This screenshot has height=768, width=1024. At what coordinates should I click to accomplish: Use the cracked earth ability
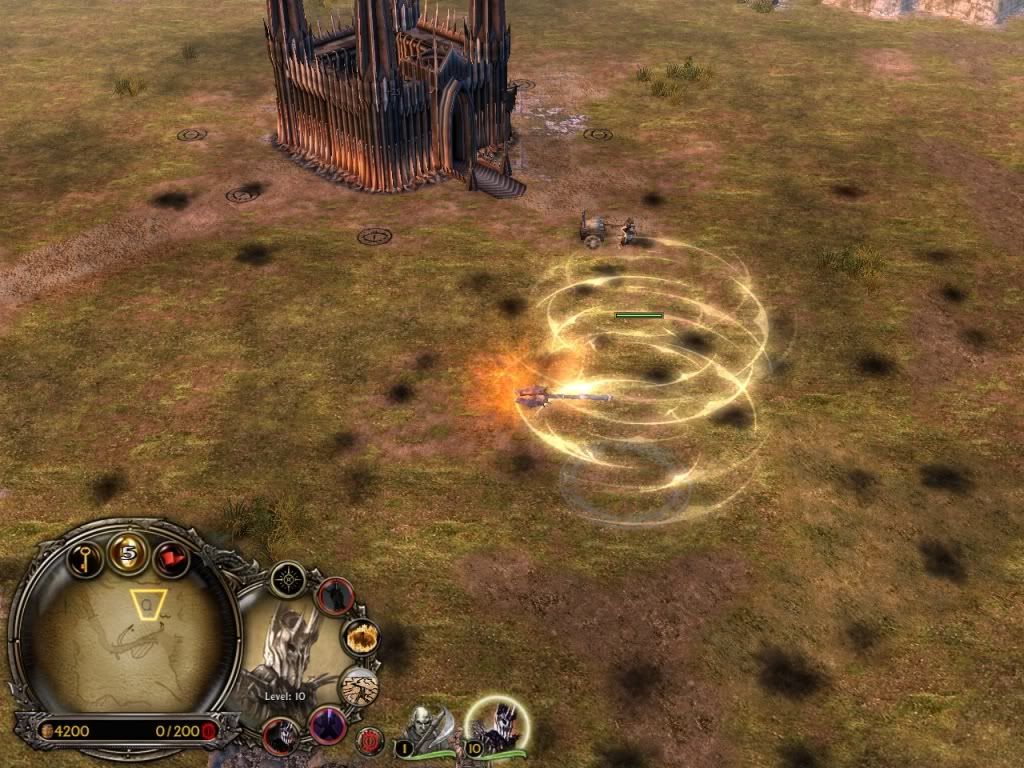pyautogui.click(x=359, y=686)
